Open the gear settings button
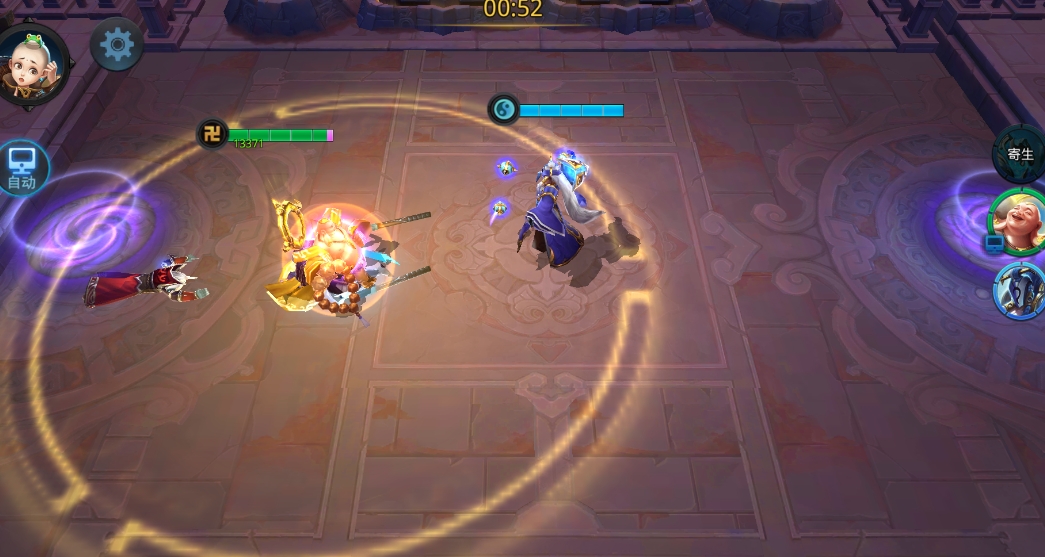Viewport: 1045px width, 557px height. tap(117, 45)
